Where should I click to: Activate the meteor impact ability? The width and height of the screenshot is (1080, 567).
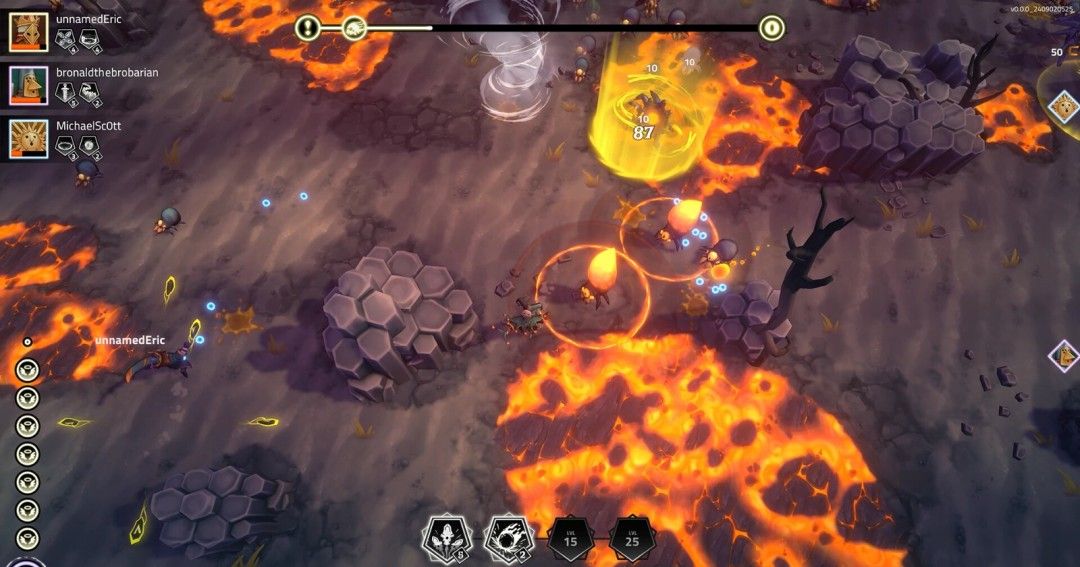[x=507, y=539]
